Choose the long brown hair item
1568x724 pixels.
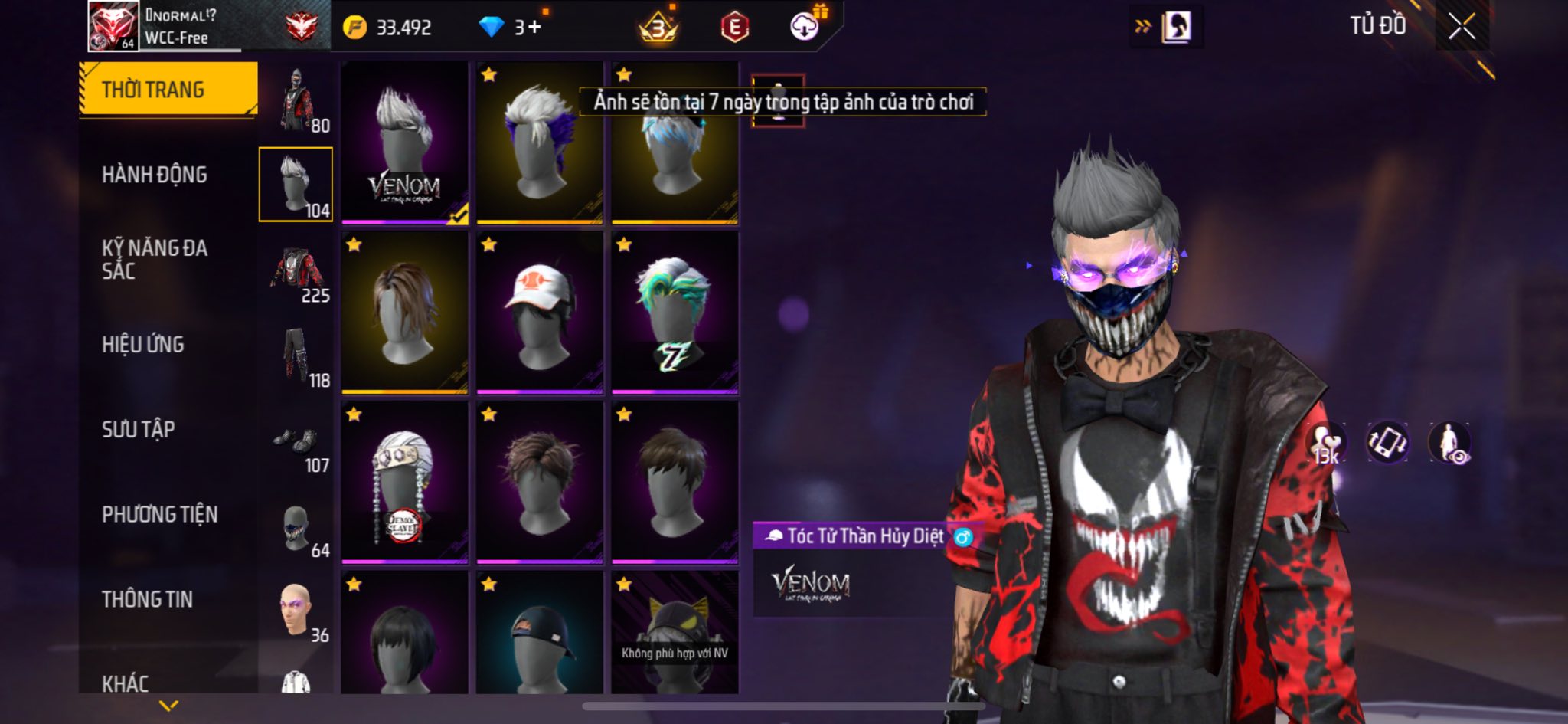click(404, 313)
